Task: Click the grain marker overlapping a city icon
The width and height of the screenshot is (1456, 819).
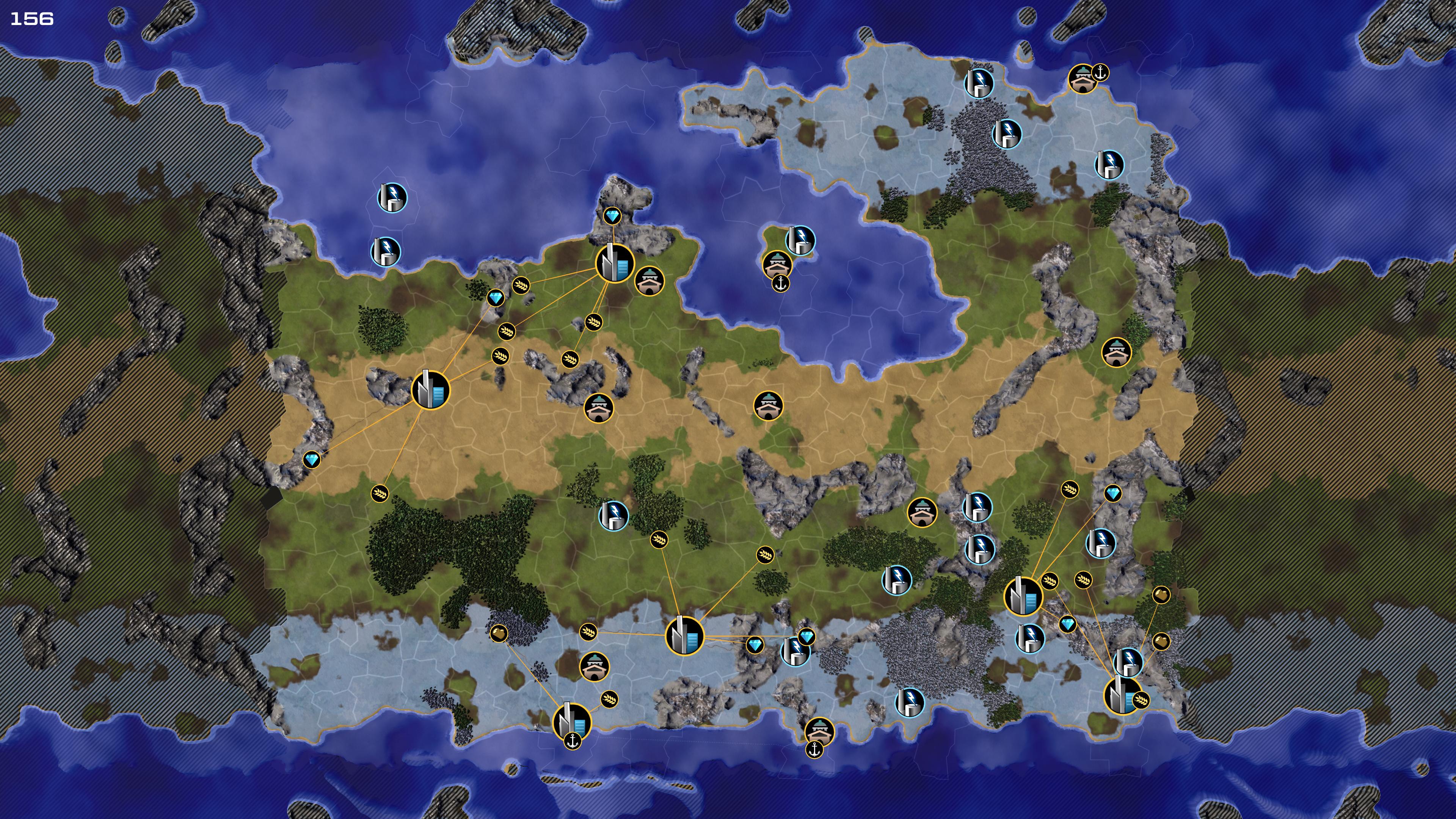Action: coord(1141,700)
